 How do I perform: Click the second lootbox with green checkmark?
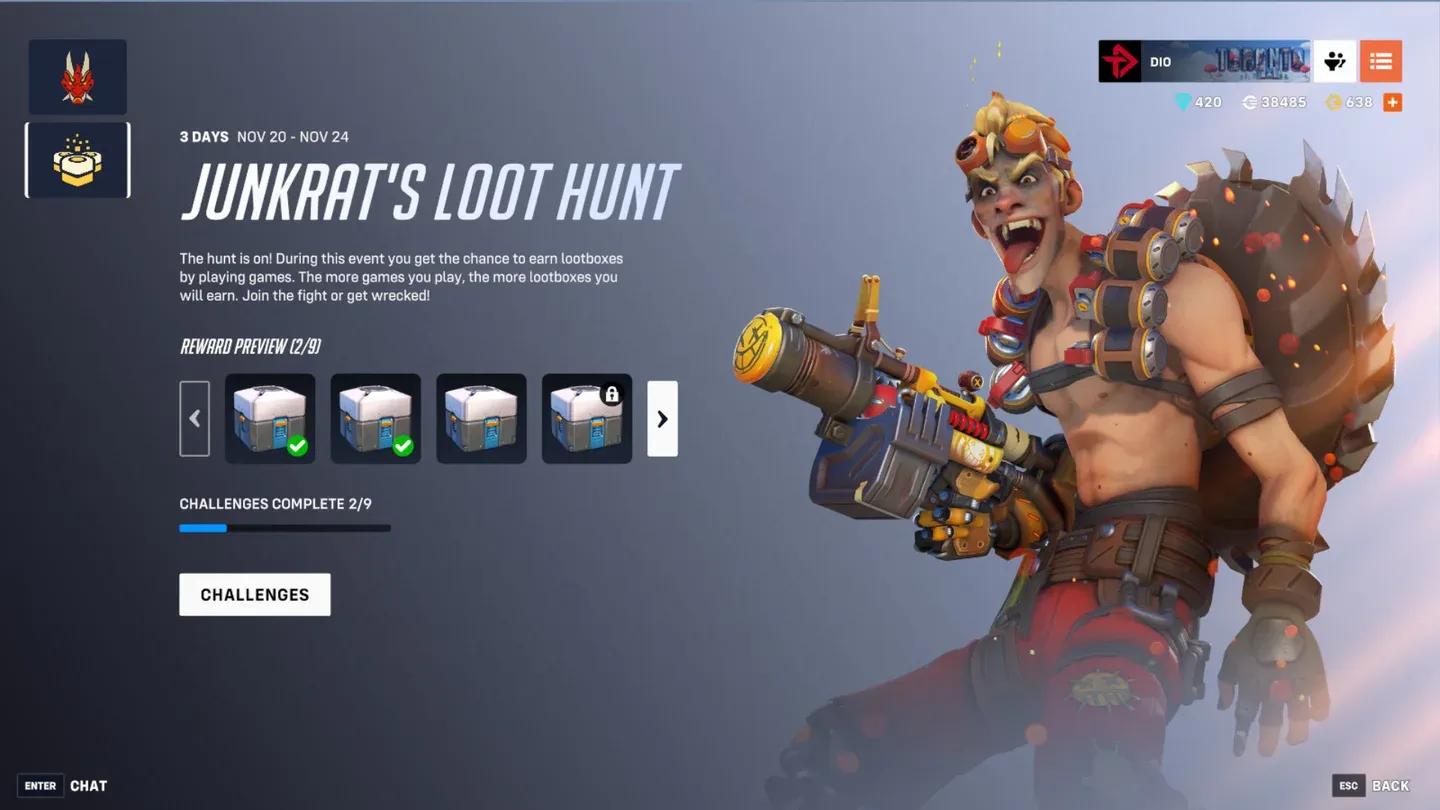point(375,418)
